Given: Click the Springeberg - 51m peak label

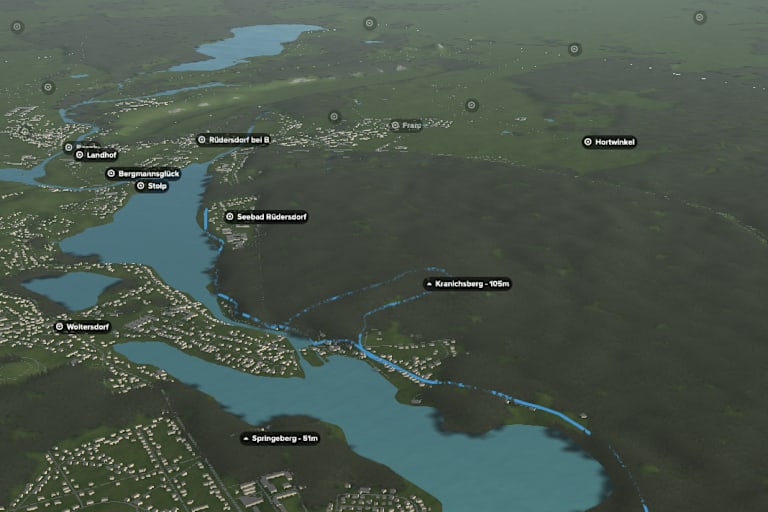Looking at the screenshot, I should 280,438.
